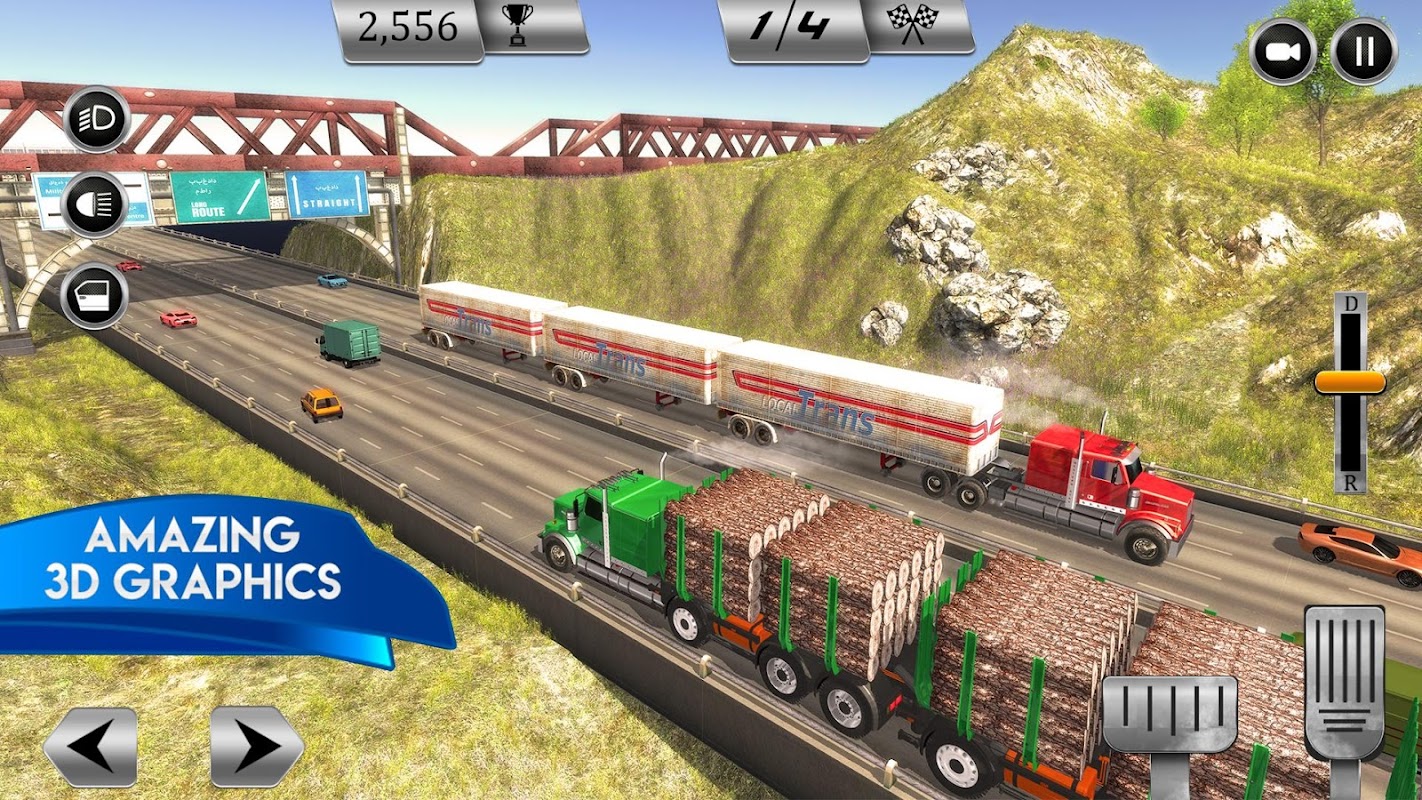The width and height of the screenshot is (1422, 800).
Task: Click the orange gear shifter handle
Action: click(x=1349, y=382)
